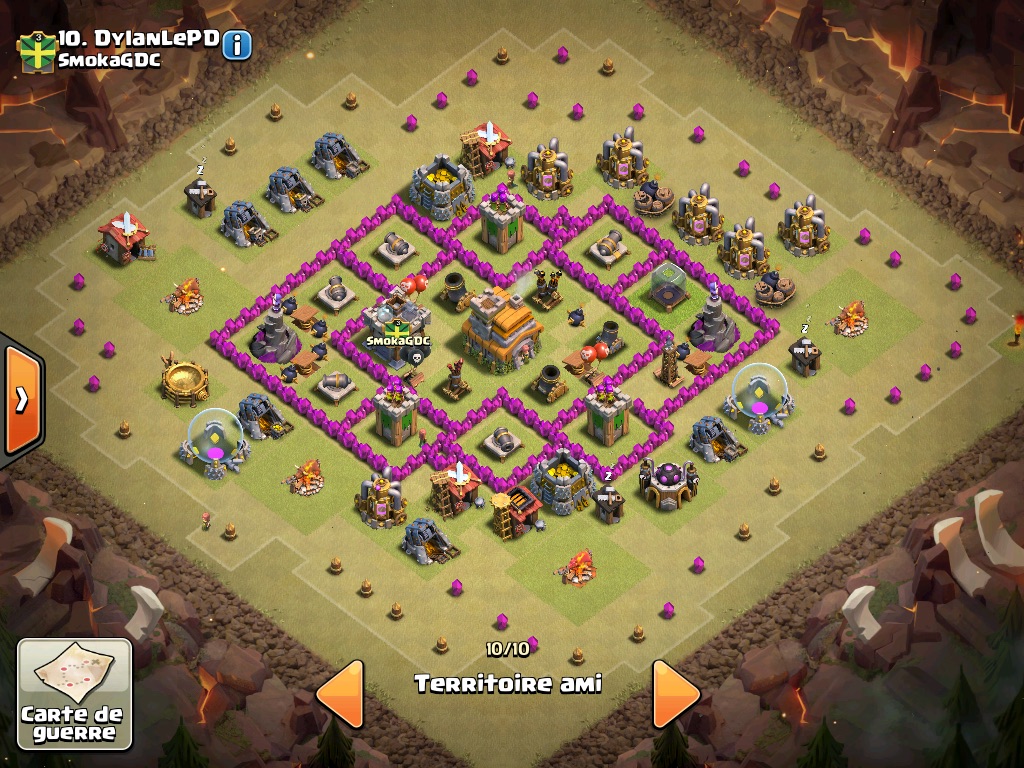Image resolution: width=1024 pixels, height=768 pixels.
Task: Return to the Carte de guerre
Action: tap(75, 694)
